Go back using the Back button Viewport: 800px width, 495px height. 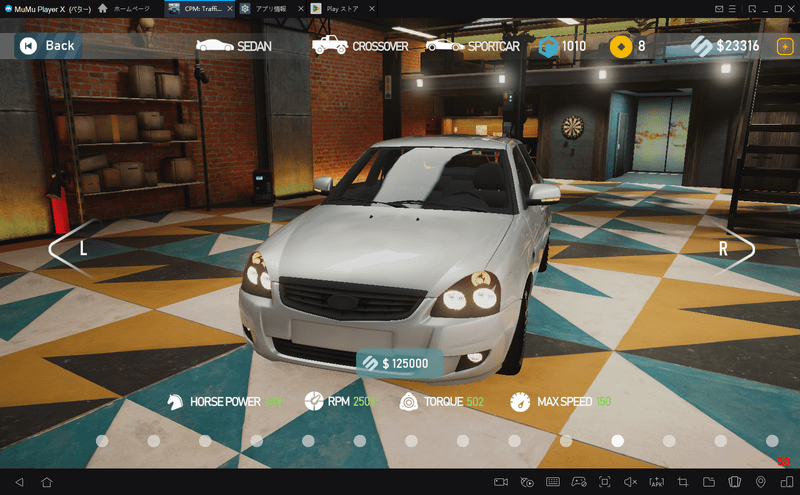(x=46, y=46)
